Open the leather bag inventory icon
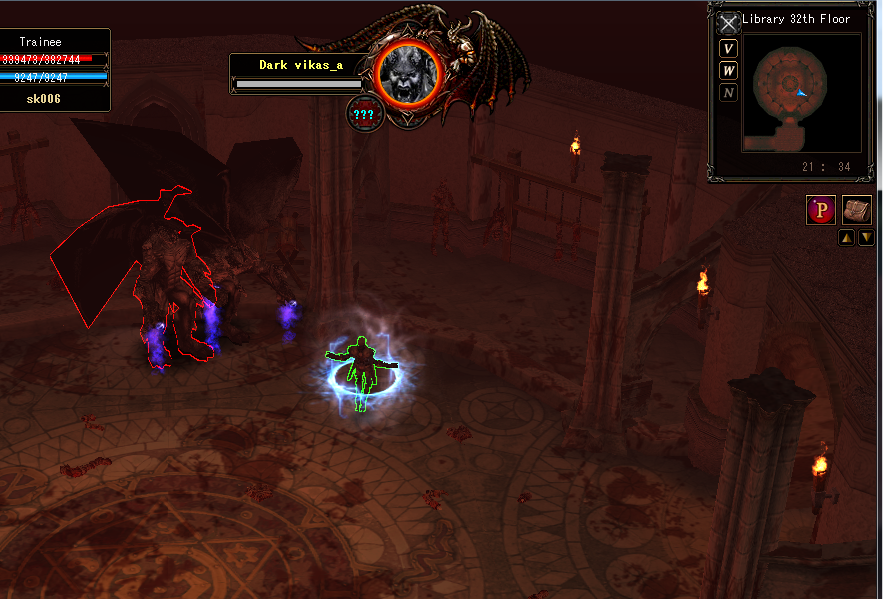Viewport: 883px width, 599px height. (x=857, y=210)
